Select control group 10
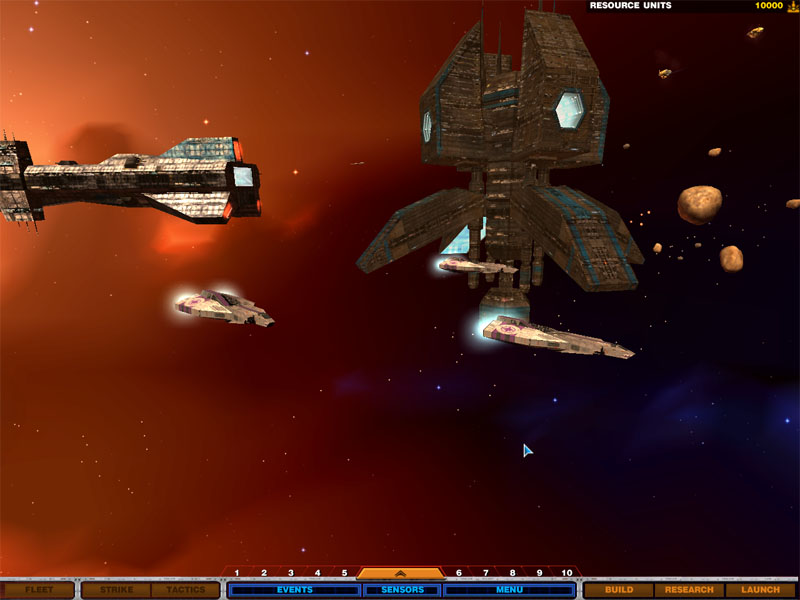This screenshot has width=800, height=600. click(x=566, y=573)
